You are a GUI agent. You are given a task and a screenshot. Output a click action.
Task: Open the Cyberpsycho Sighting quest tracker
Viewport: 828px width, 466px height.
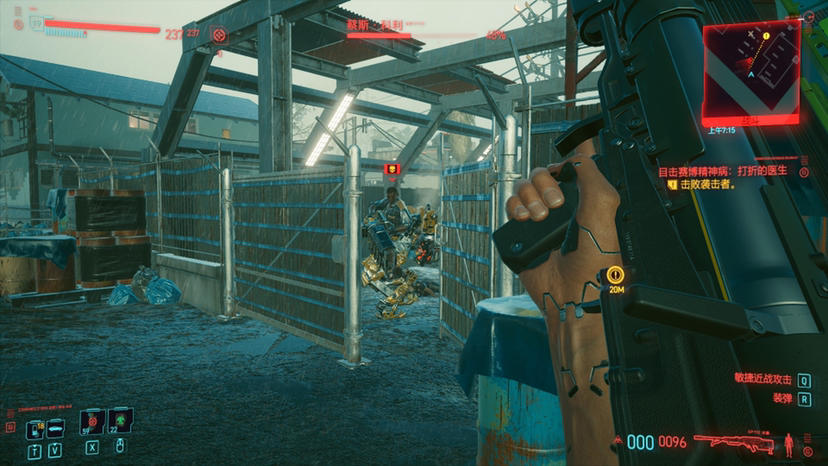click(722, 171)
